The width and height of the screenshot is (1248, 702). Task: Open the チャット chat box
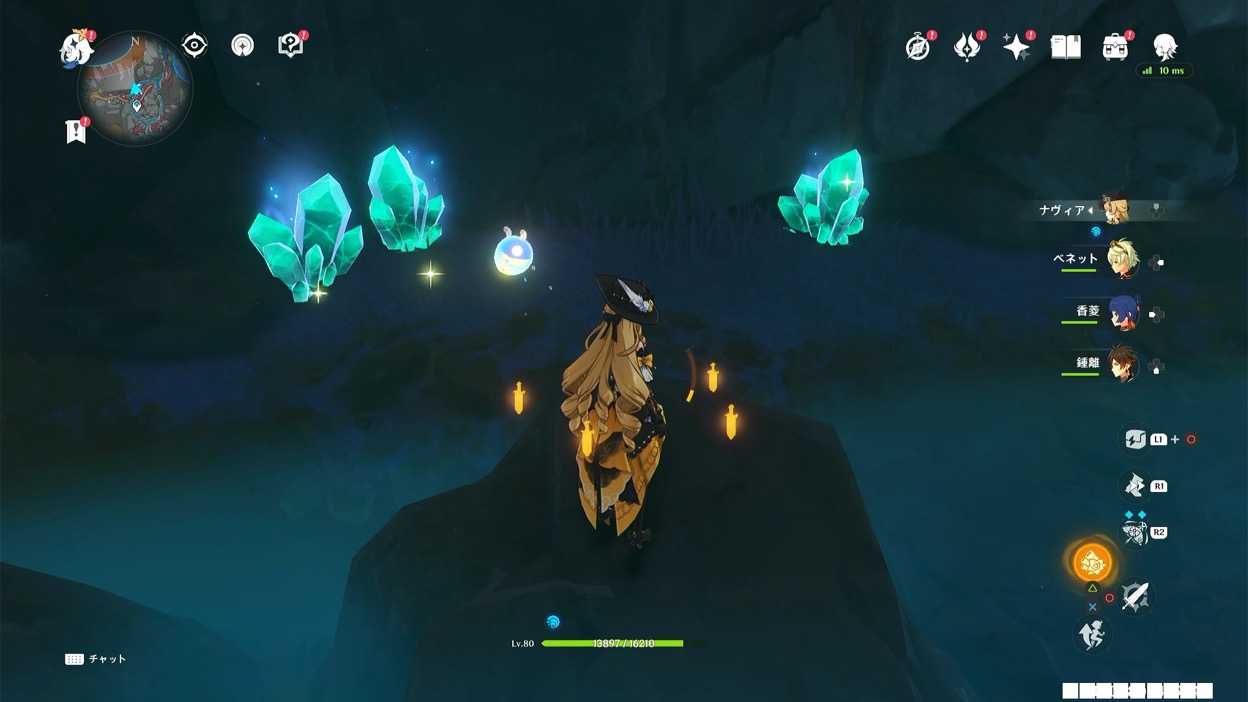coord(96,659)
